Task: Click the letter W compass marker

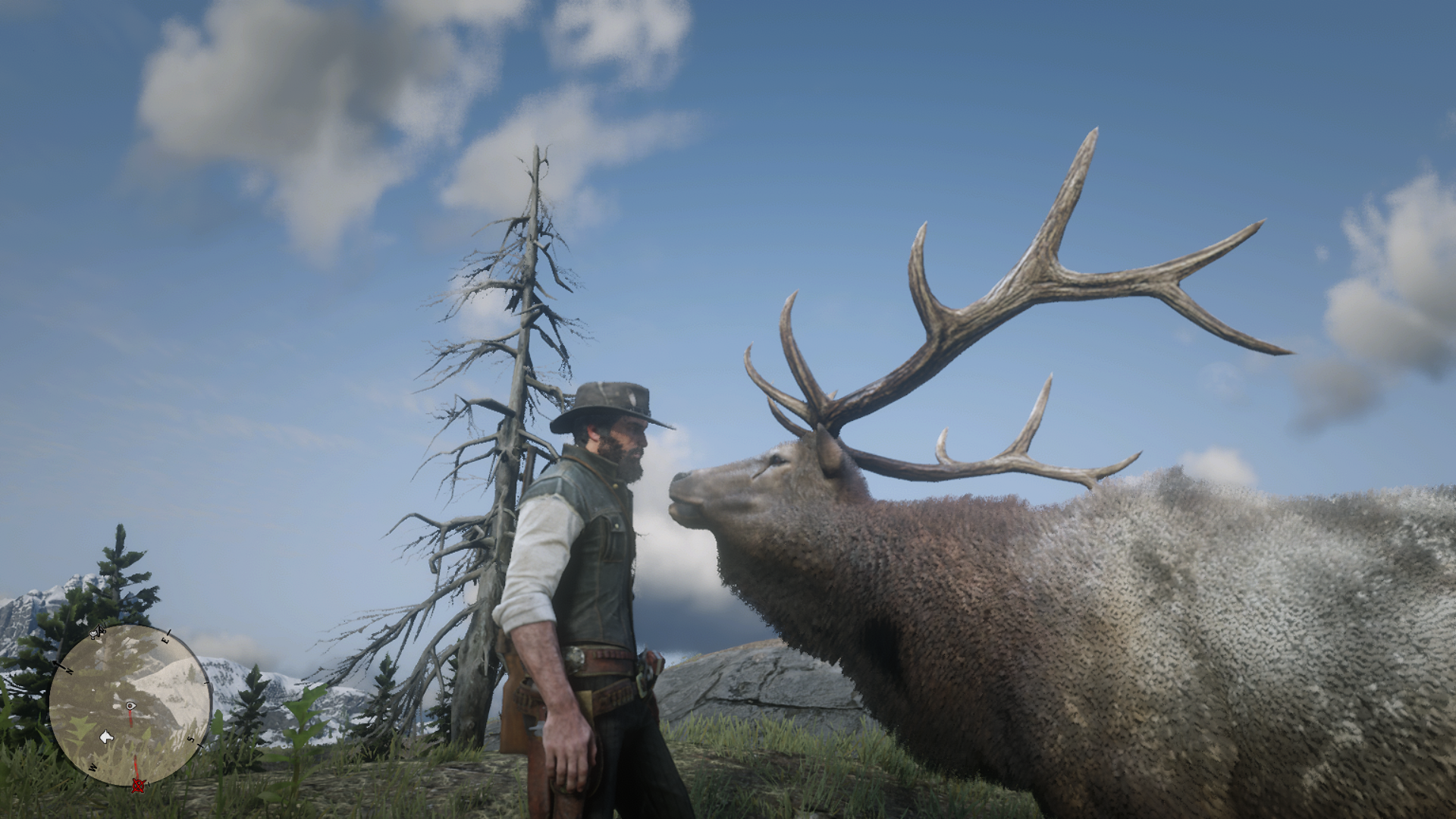Action: 93,767
